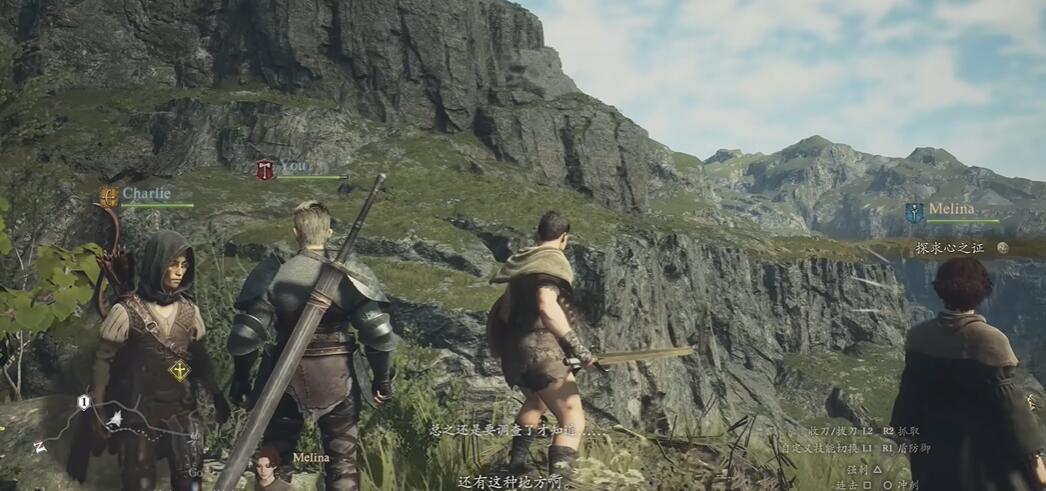Click the gold marker on Charlie's chest

click(179, 371)
